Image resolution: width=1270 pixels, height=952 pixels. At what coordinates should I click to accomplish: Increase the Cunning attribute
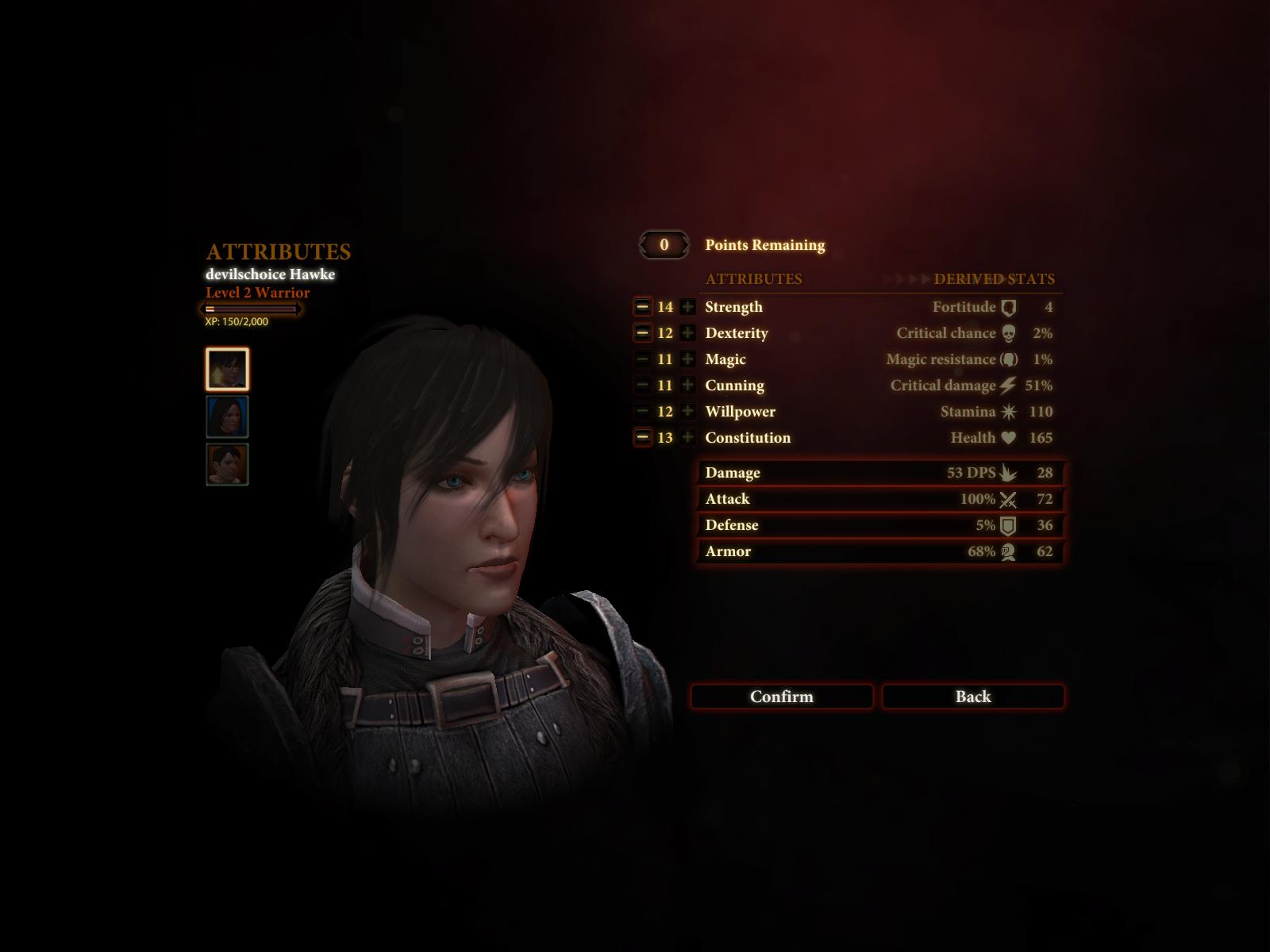687,386
